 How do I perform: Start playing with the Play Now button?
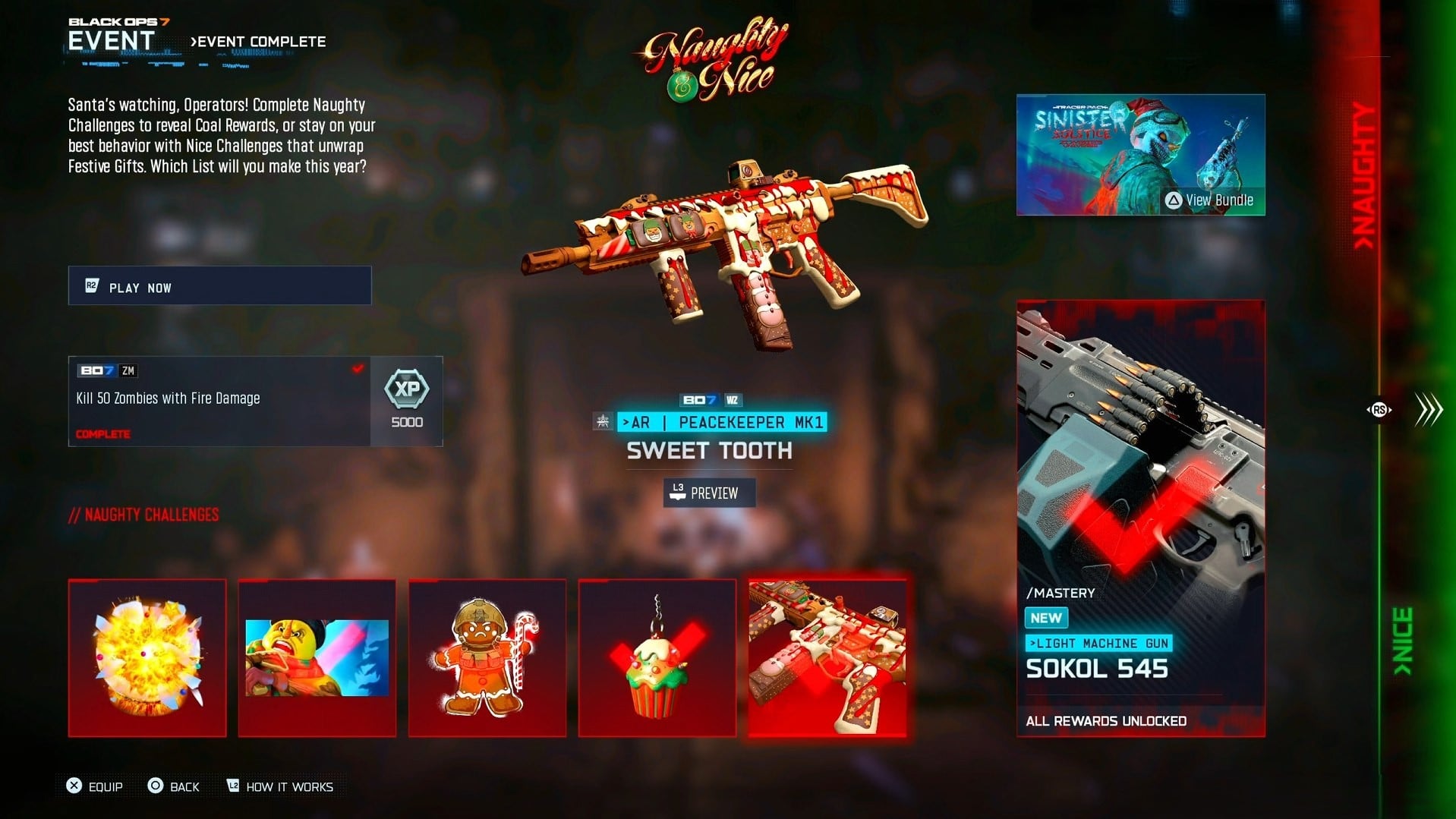(x=219, y=286)
